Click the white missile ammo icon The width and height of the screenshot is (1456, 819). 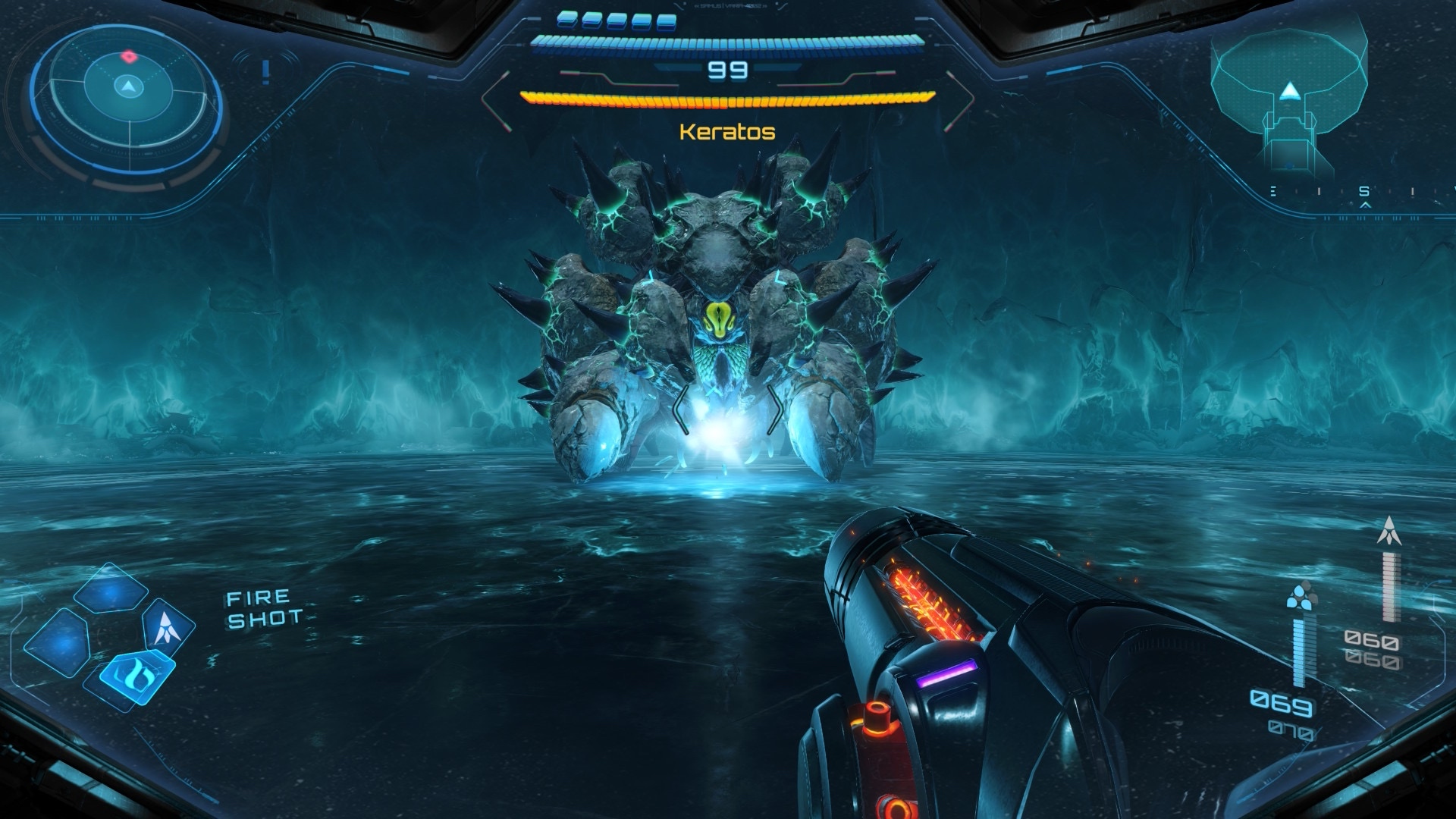point(1389,530)
